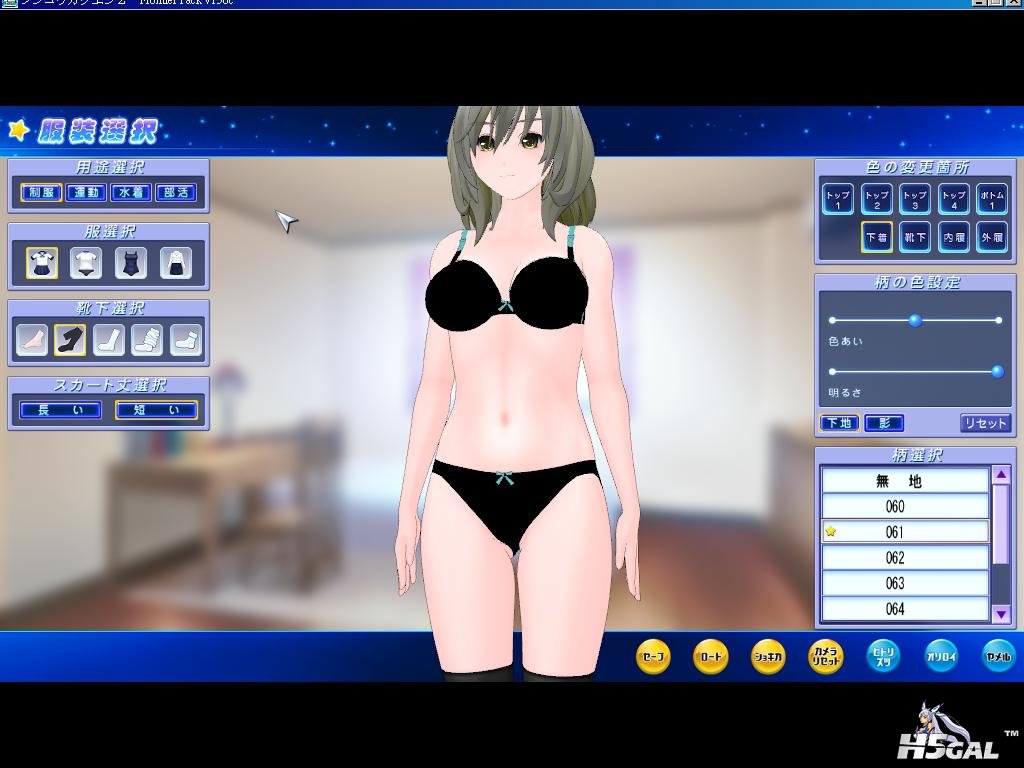Reset colors with the リセット button
Screen dimensions: 1024x768
pyautogui.click(x=985, y=423)
